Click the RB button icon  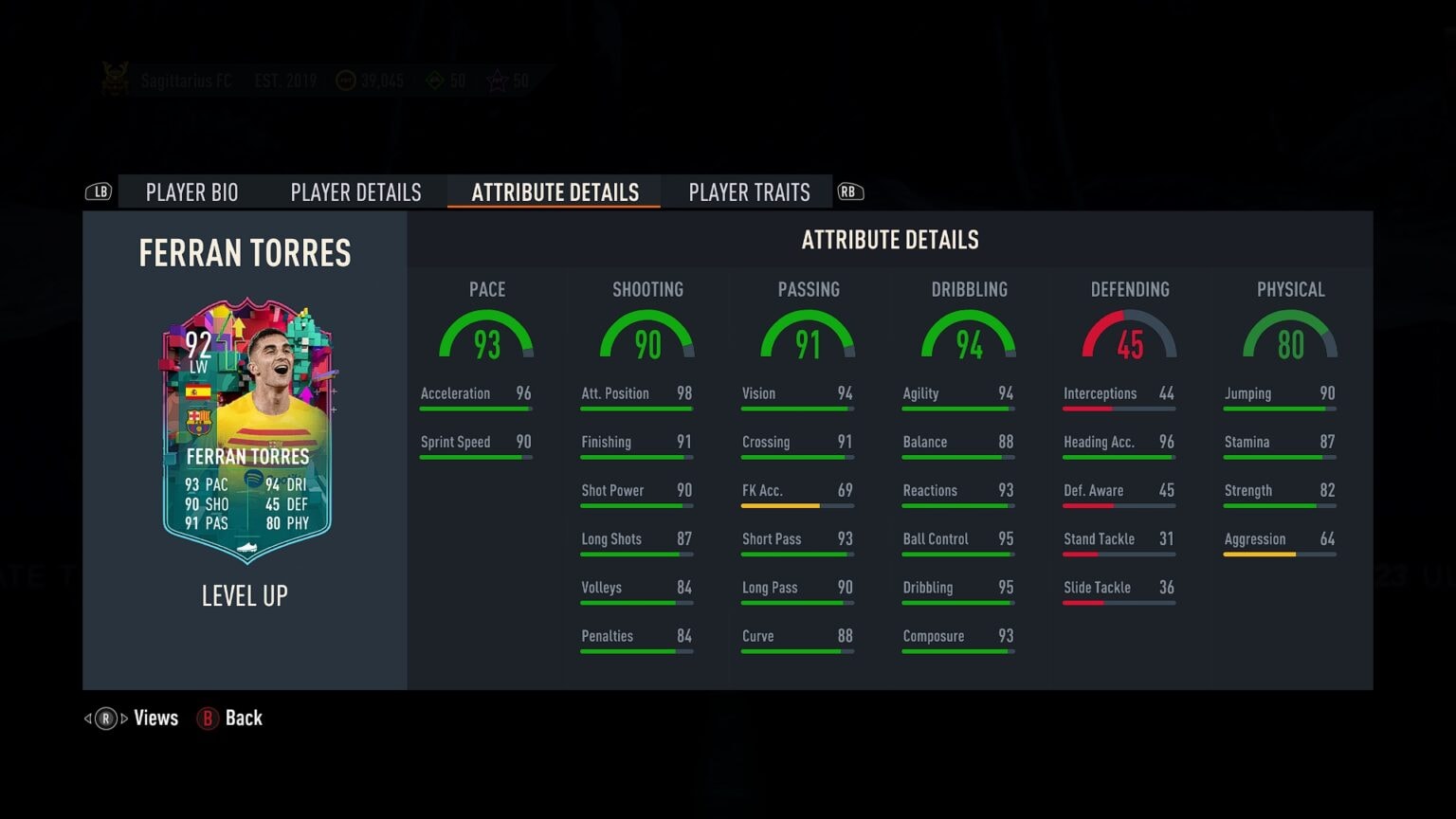849,191
